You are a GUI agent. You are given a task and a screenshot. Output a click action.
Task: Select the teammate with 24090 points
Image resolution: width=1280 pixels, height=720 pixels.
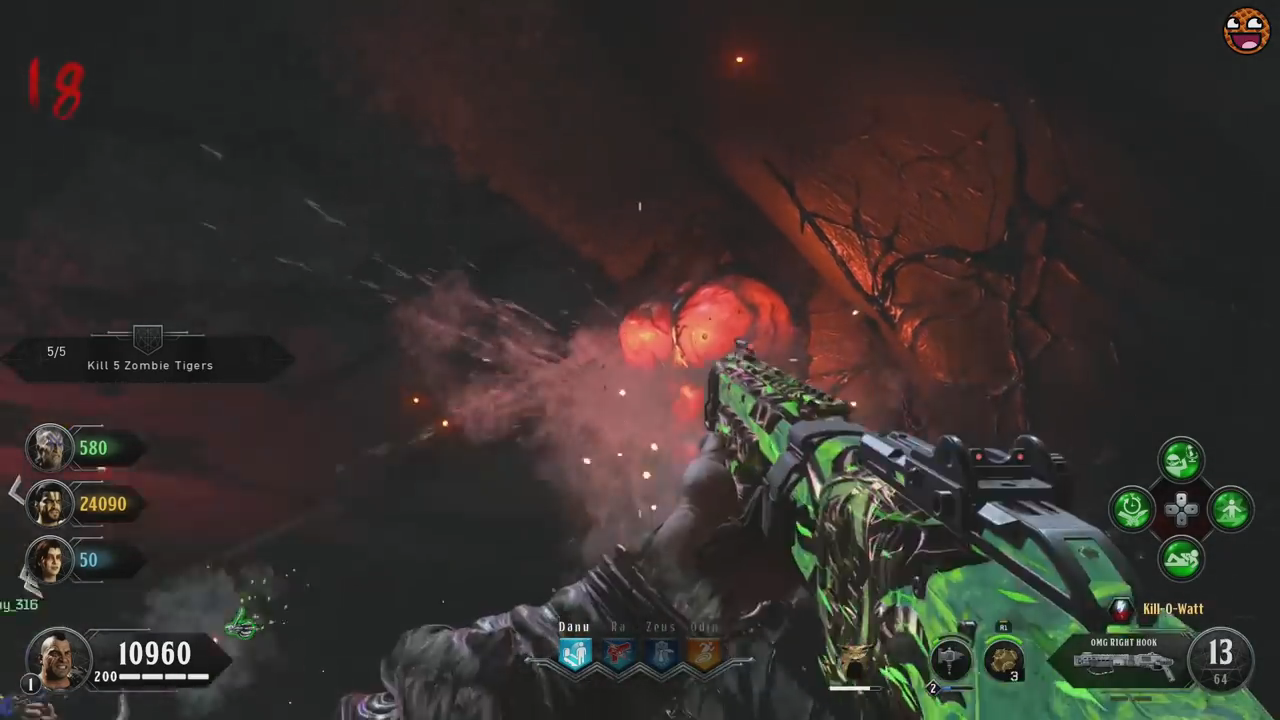49,503
